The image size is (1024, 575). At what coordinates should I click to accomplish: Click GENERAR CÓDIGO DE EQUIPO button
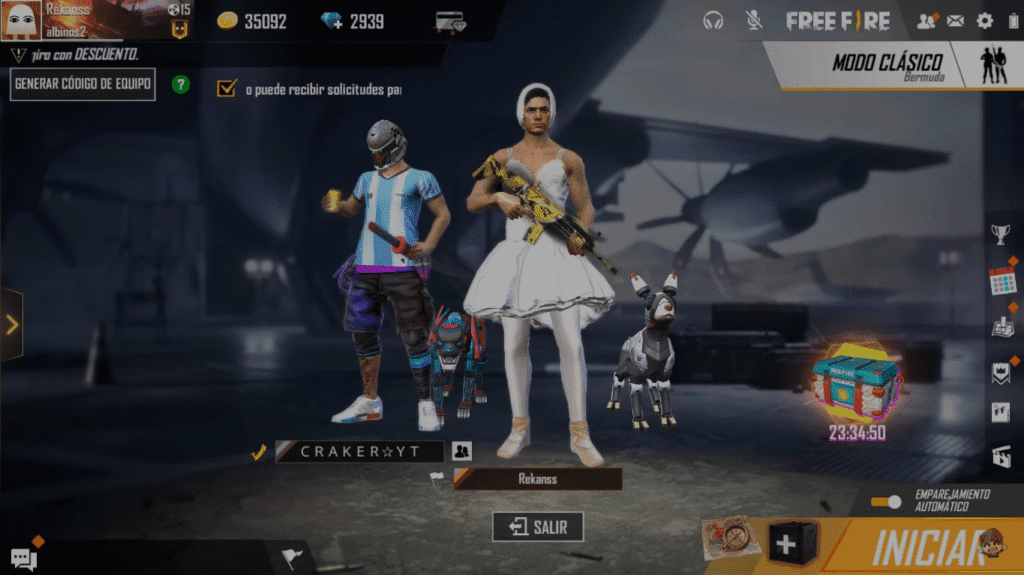coord(83,85)
